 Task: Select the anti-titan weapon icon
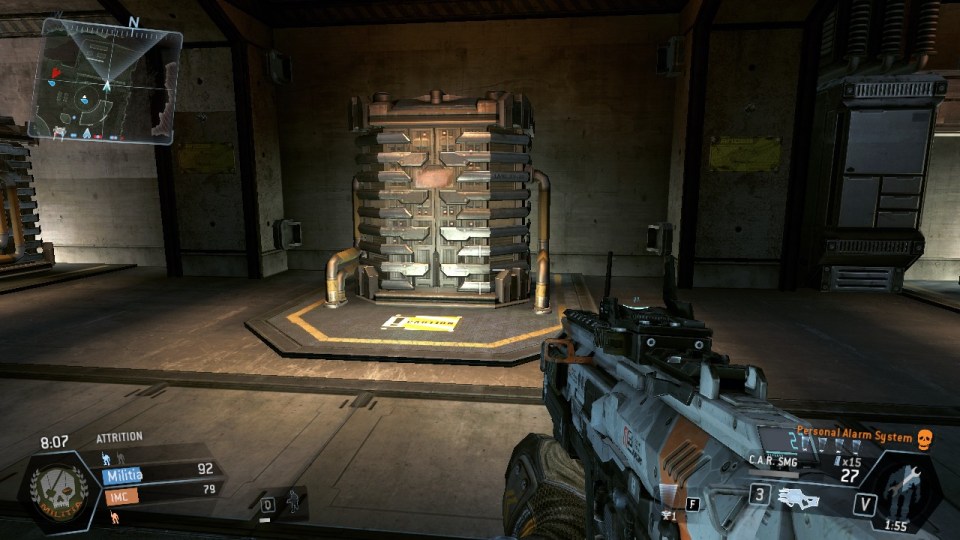(x=798, y=497)
